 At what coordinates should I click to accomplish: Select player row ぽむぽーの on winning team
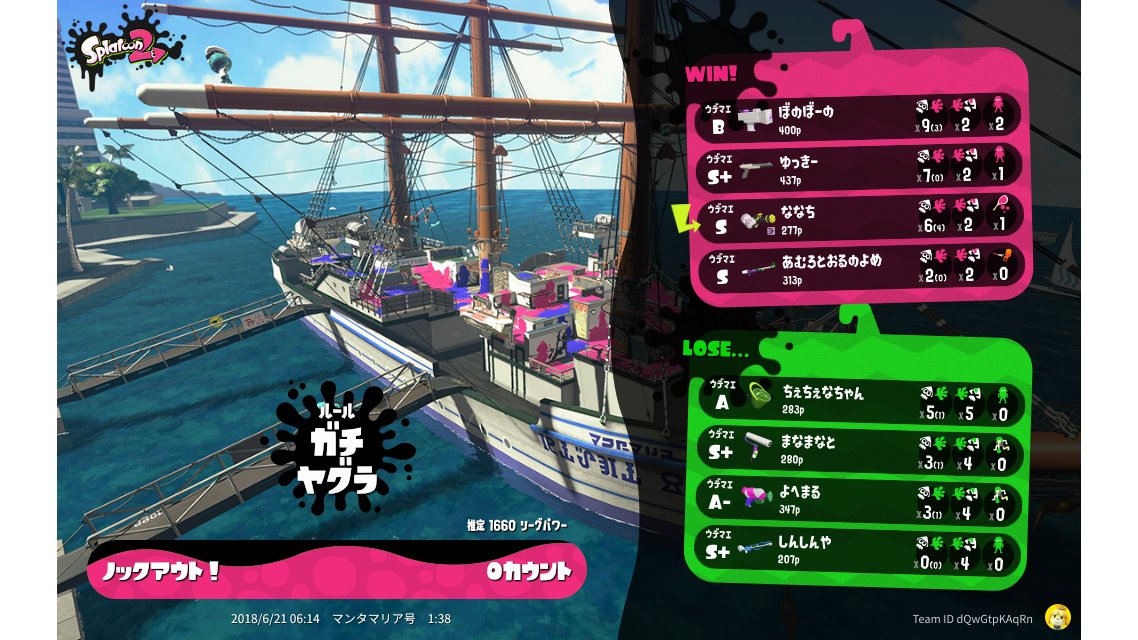click(x=860, y=116)
